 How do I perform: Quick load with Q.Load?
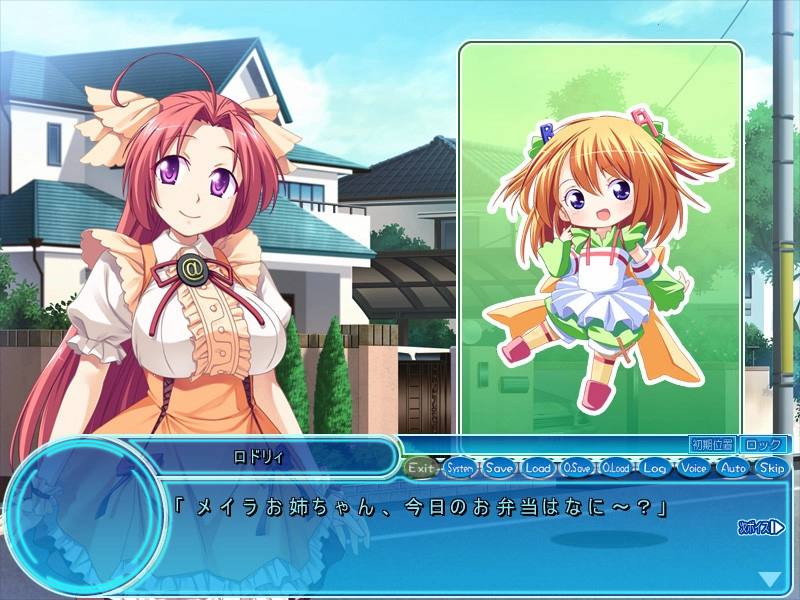click(x=616, y=467)
